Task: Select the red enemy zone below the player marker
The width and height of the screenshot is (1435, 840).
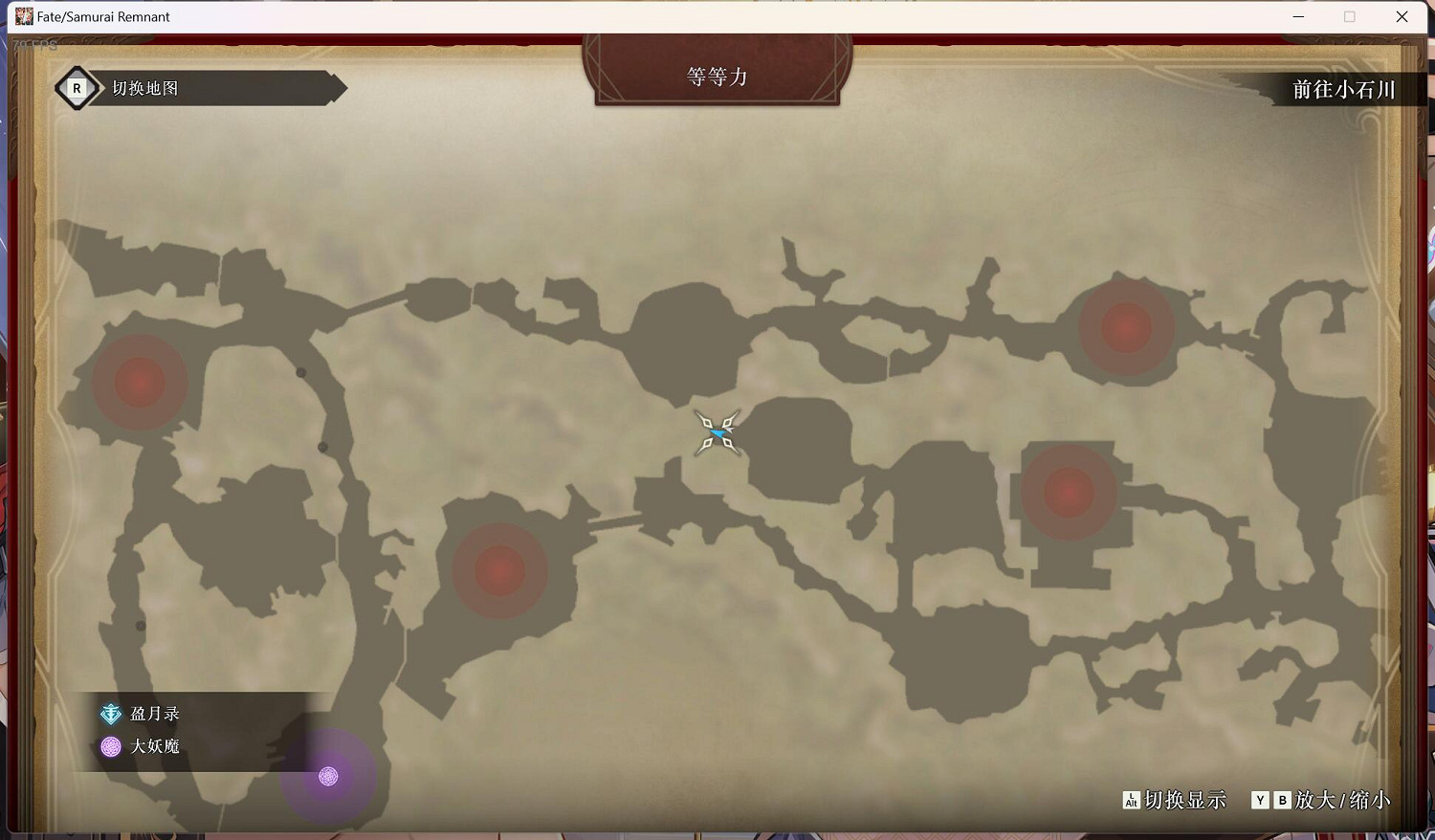Action: point(498,571)
